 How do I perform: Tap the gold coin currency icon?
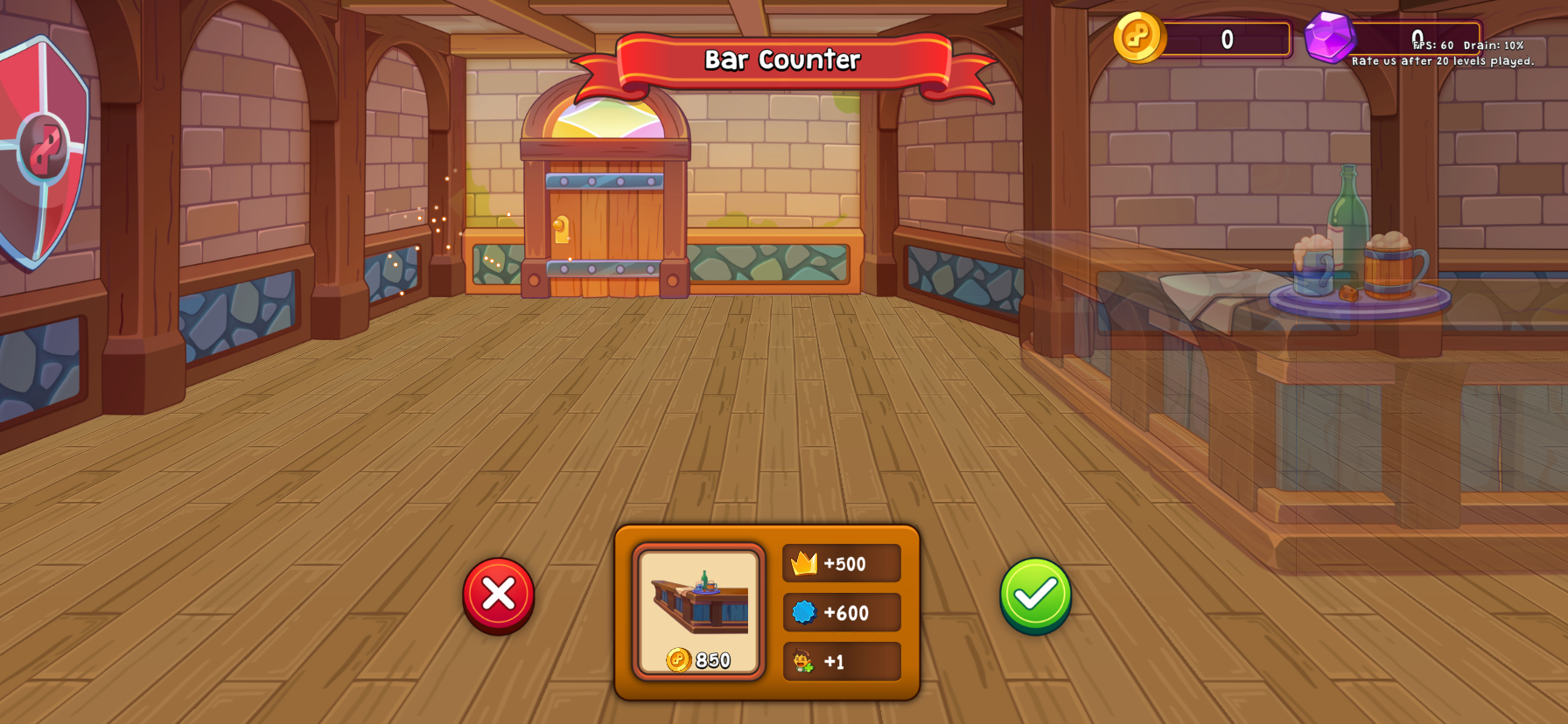pyautogui.click(x=1138, y=38)
